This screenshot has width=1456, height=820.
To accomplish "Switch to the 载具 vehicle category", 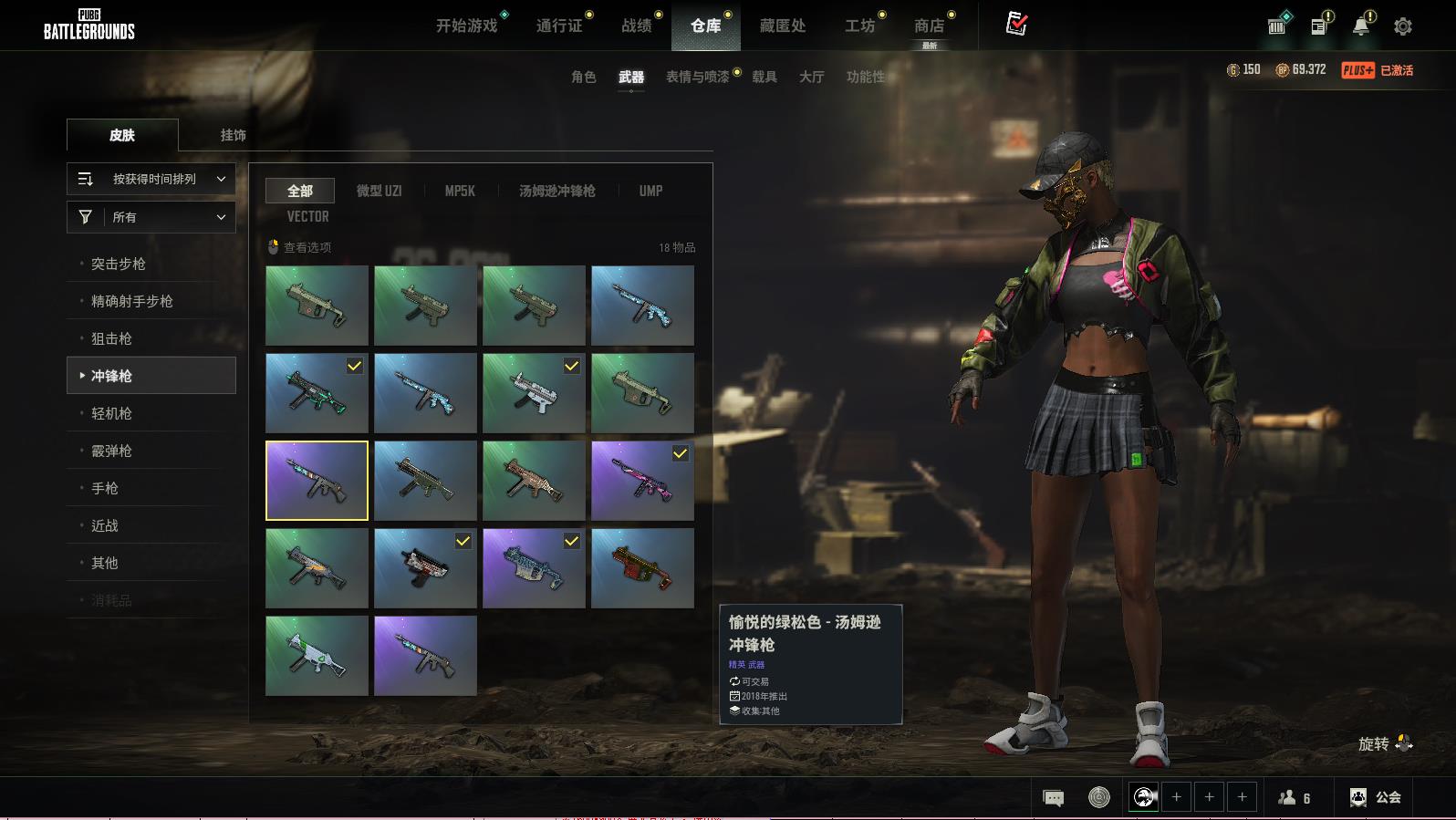I will pyautogui.click(x=764, y=77).
